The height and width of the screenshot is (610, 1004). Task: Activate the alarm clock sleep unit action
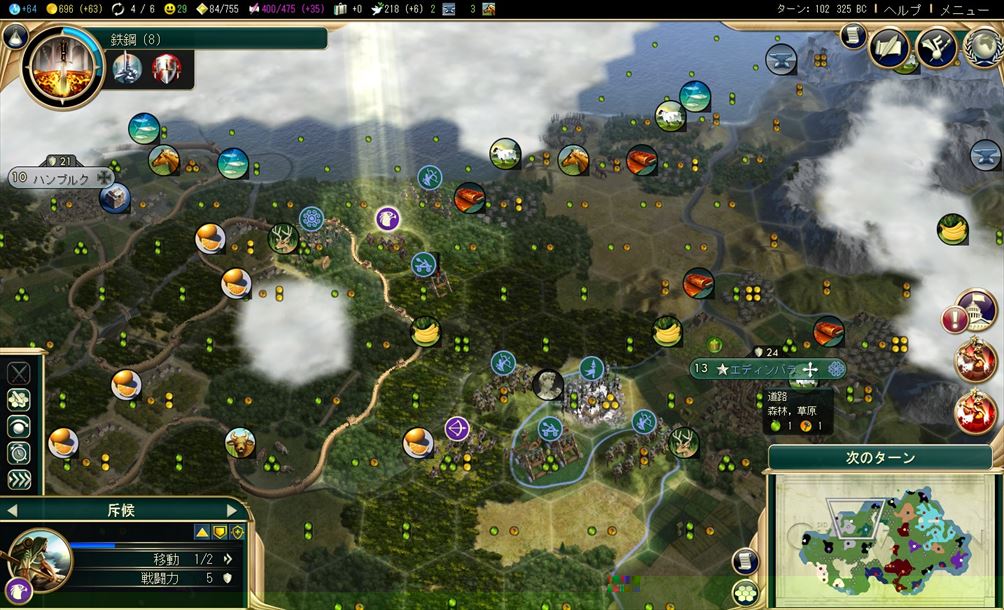pyautogui.click(x=19, y=453)
